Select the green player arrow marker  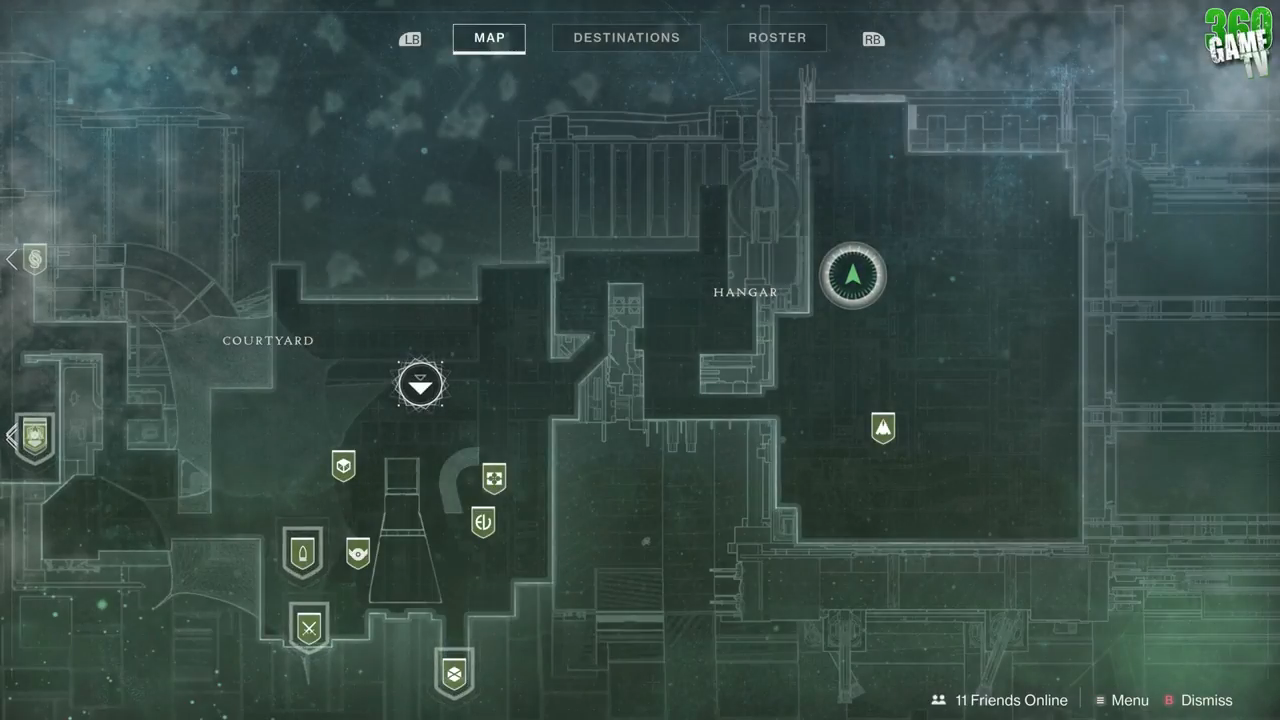pyautogui.click(x=852, y=276)
